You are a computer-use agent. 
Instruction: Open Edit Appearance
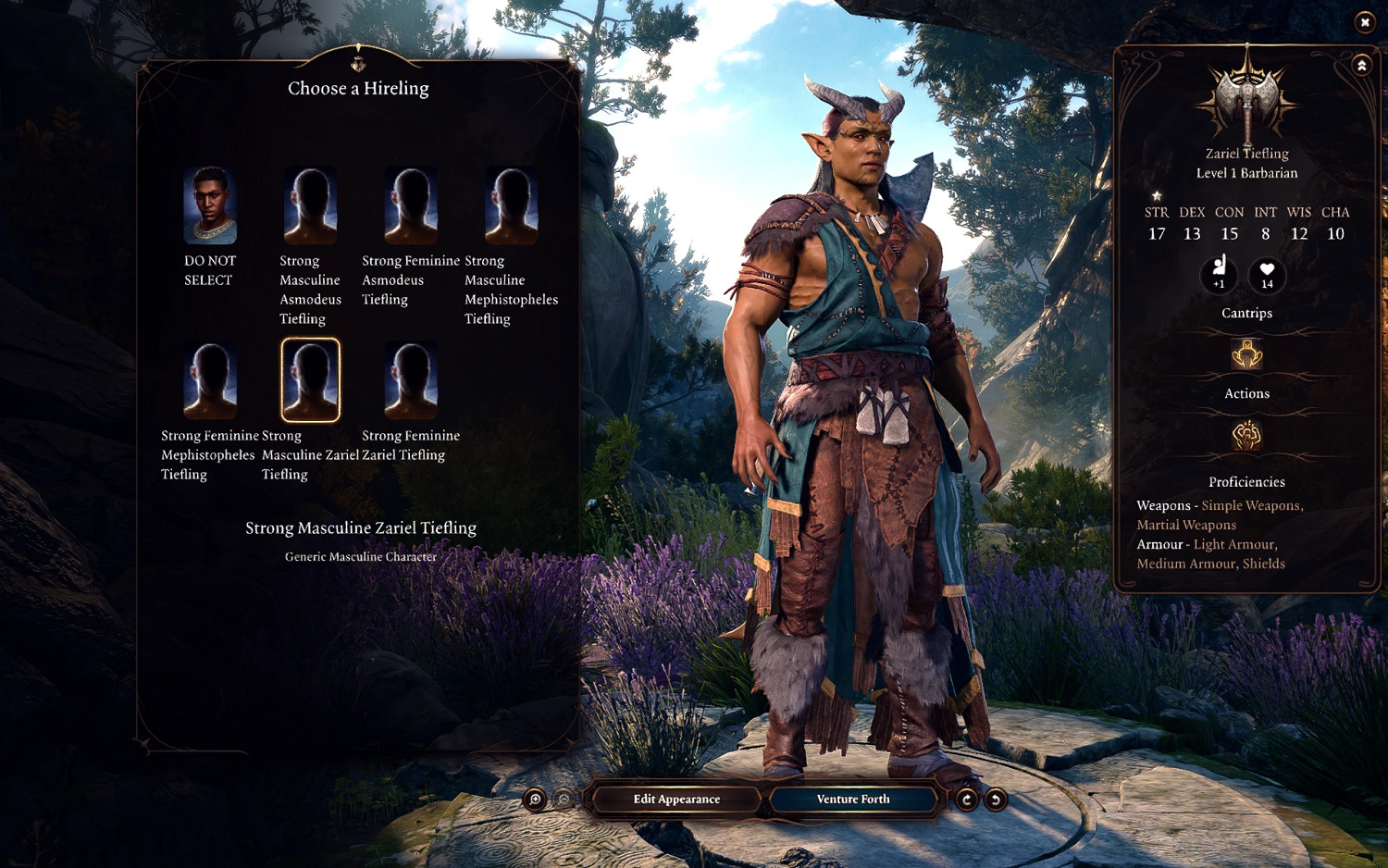coord(676,800)
